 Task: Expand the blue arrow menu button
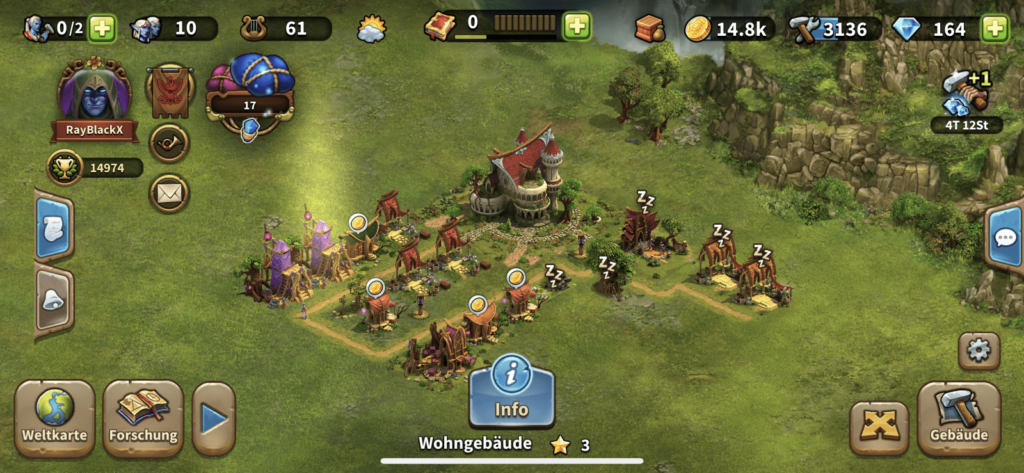click(213, 418)
